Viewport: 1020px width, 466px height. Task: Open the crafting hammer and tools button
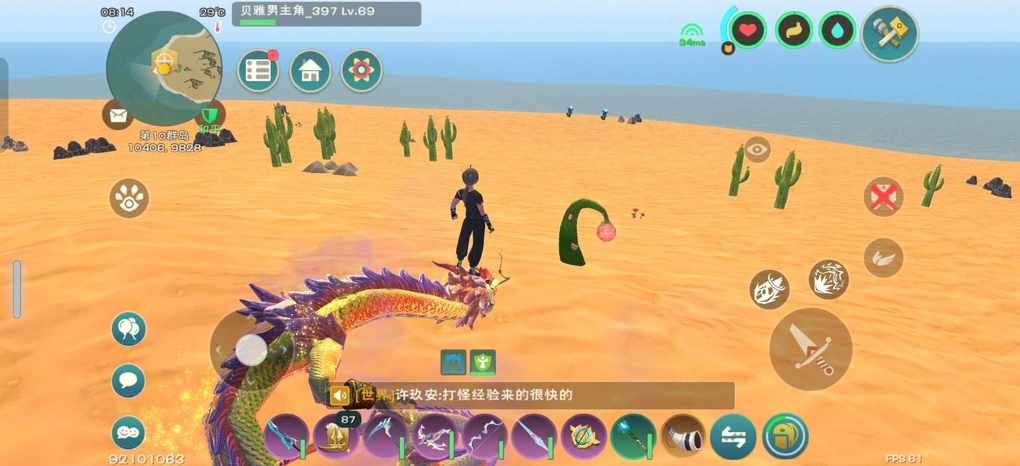(x=889, y=35)
